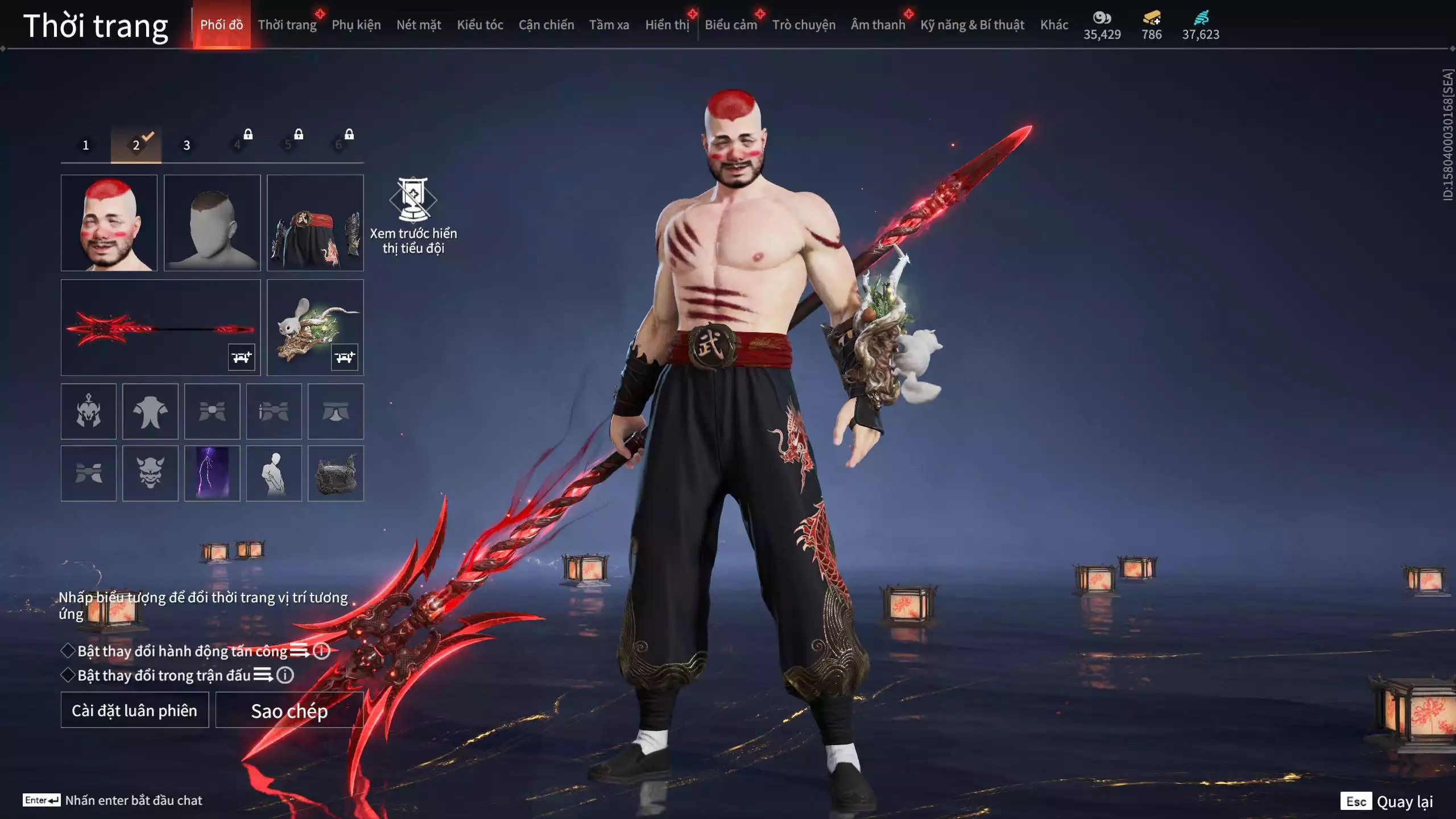This screenshot has height=819, width=1456.
Task: Switch to the Phụ kiện tab
Action: pyautogui.click(x=356, y=25)
